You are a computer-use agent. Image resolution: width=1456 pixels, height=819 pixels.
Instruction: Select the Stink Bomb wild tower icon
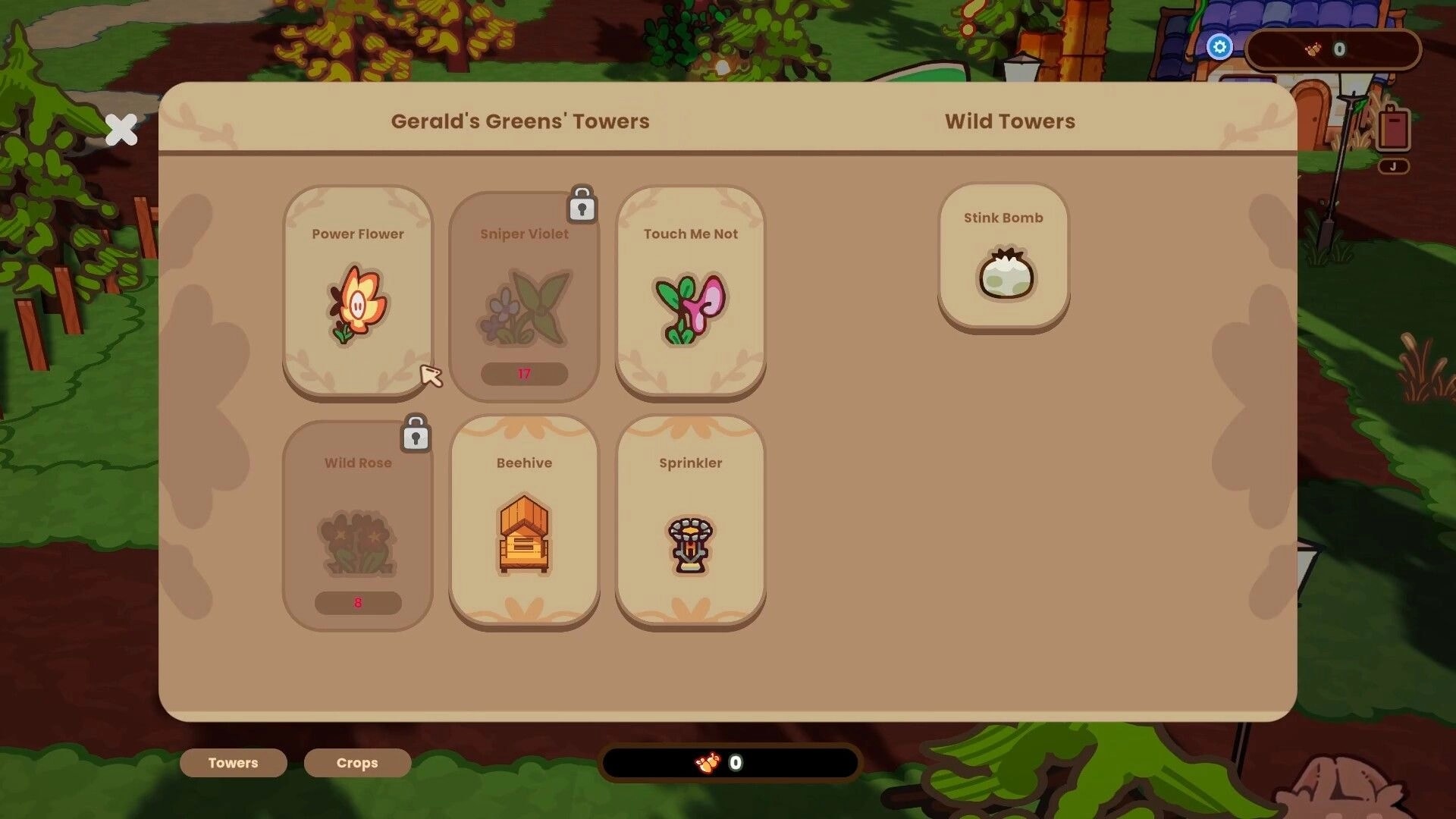tap(1004, 275)
